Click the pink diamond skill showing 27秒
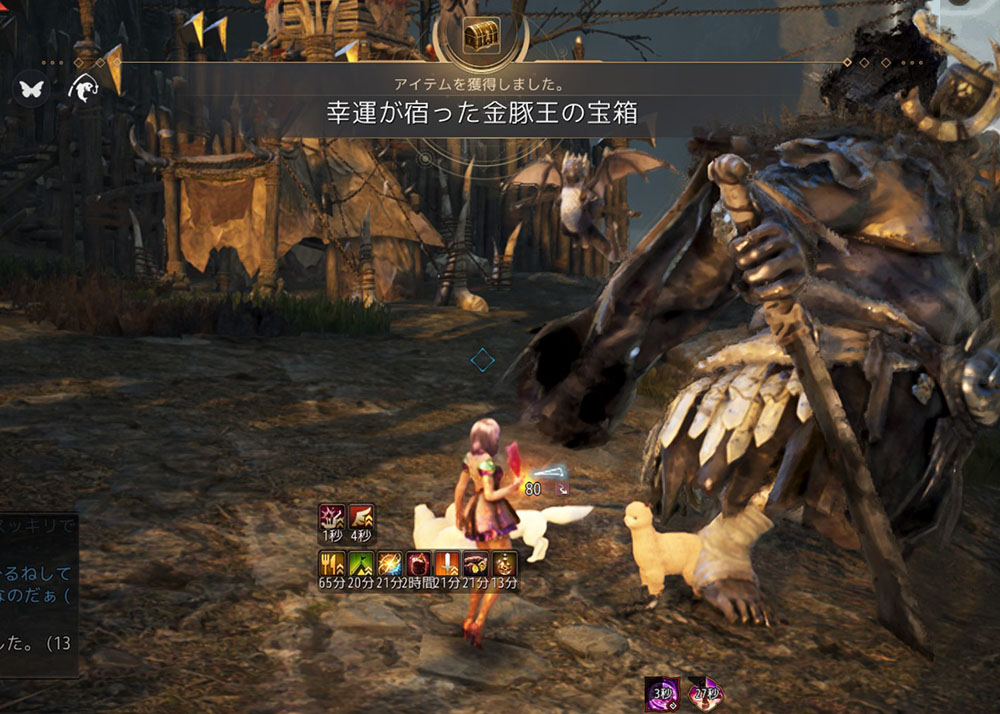The image size is (1000, 714). 705,693
